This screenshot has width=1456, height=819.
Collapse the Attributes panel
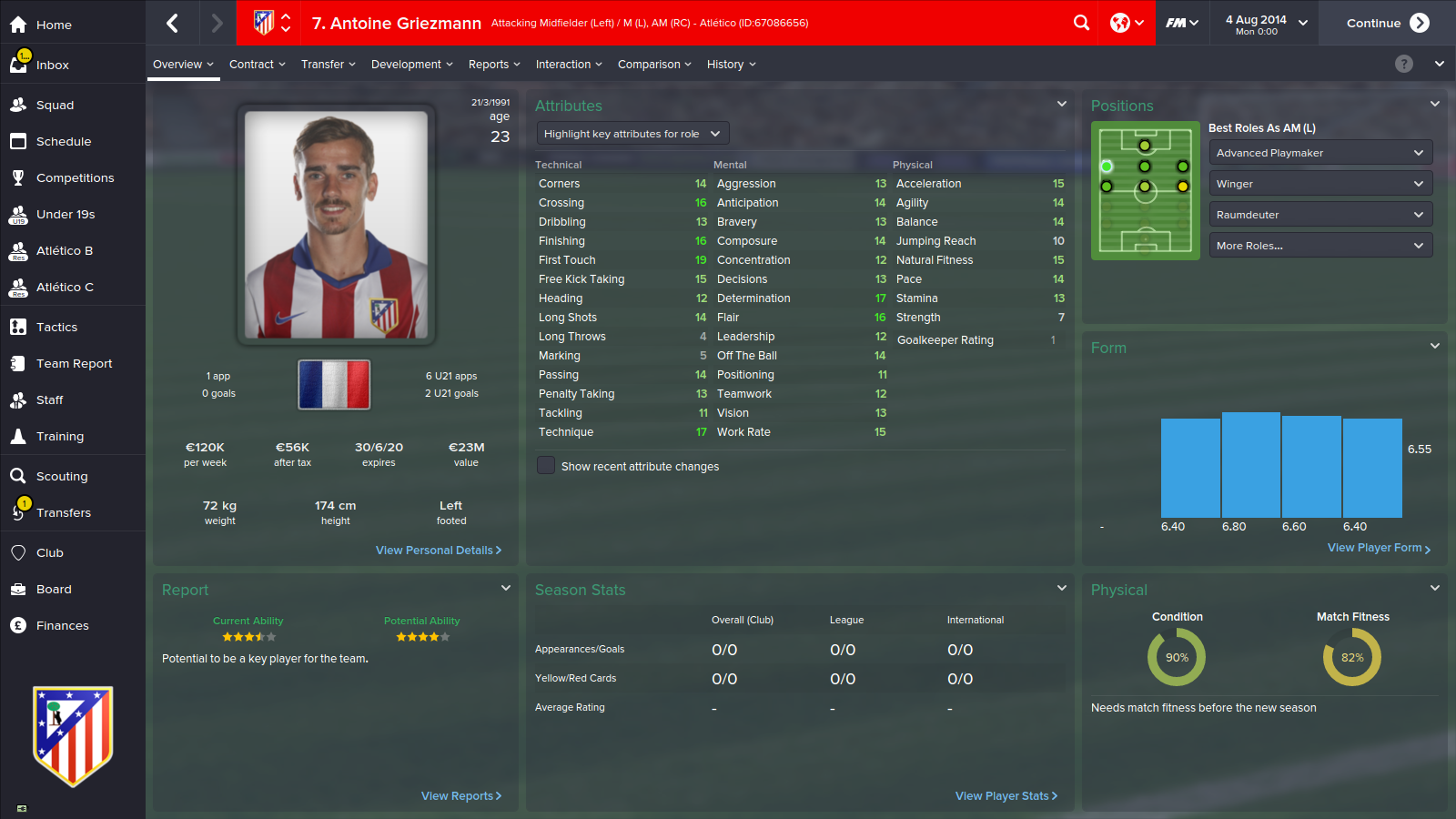pyautogui.click(x=1061, y=104)
